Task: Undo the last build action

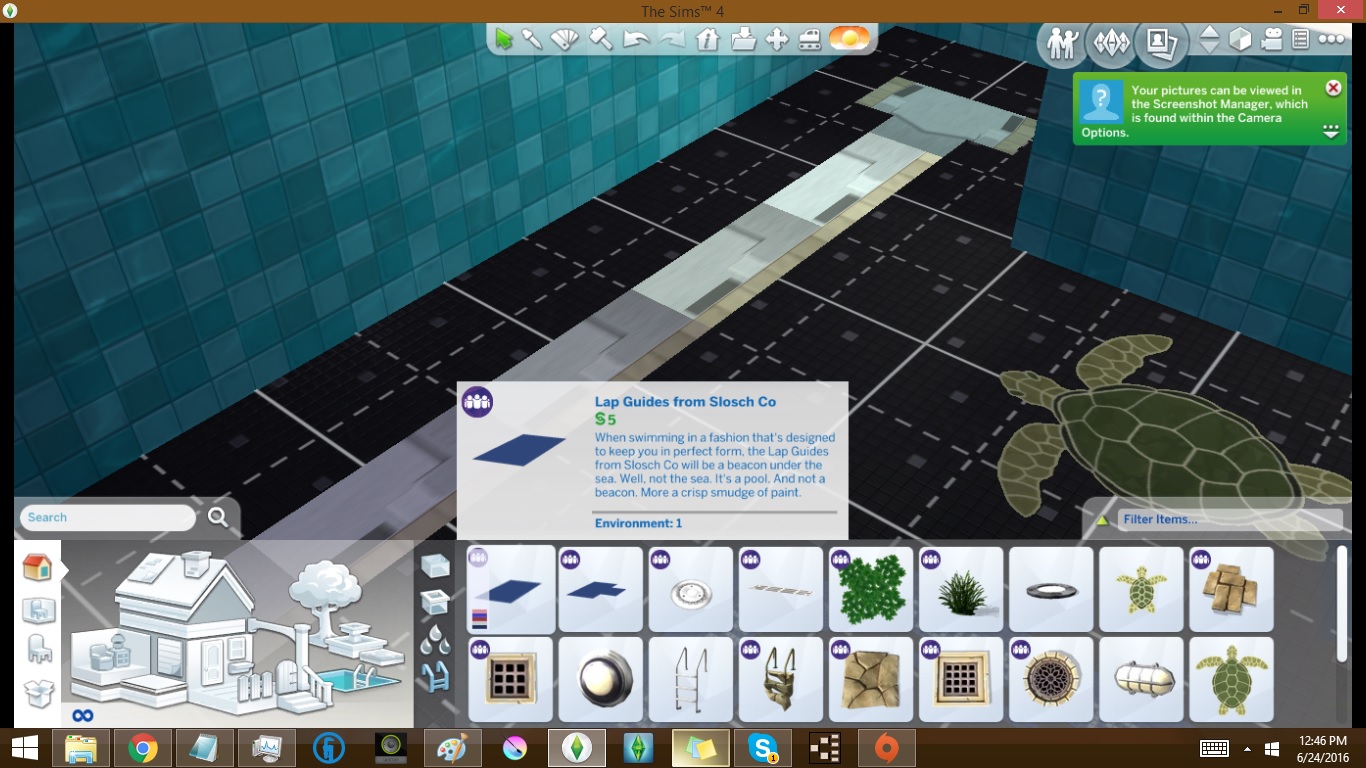Action: (636, 38)
